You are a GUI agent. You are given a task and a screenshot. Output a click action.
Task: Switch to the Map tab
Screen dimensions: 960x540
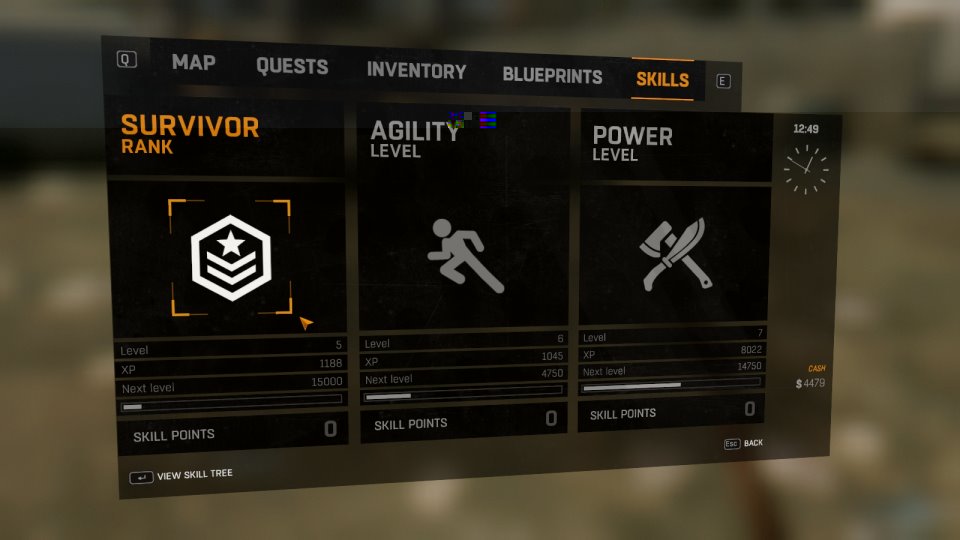coord(193,62)
